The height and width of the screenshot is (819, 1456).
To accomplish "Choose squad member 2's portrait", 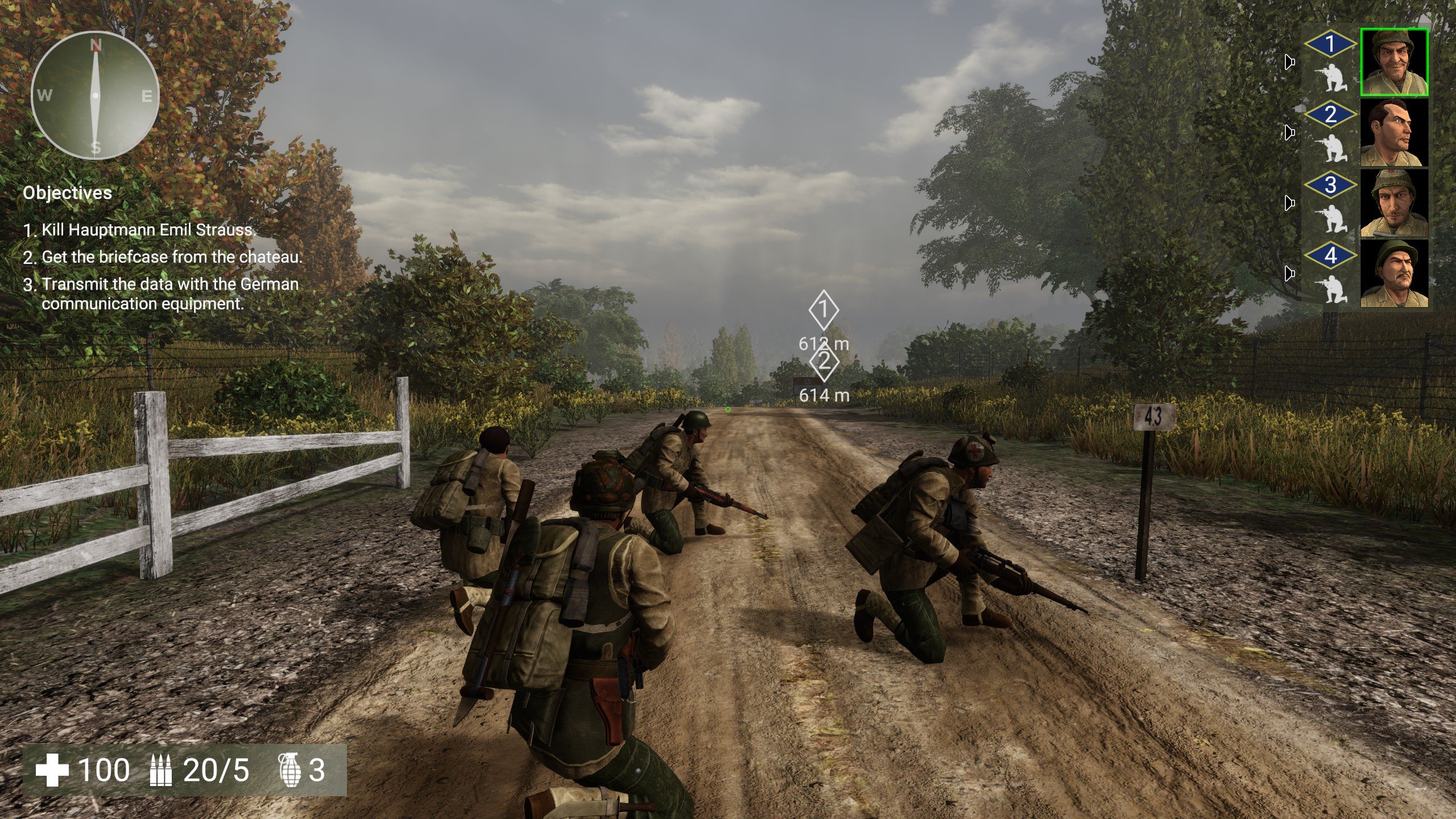I will click(x=1393, y=133).
